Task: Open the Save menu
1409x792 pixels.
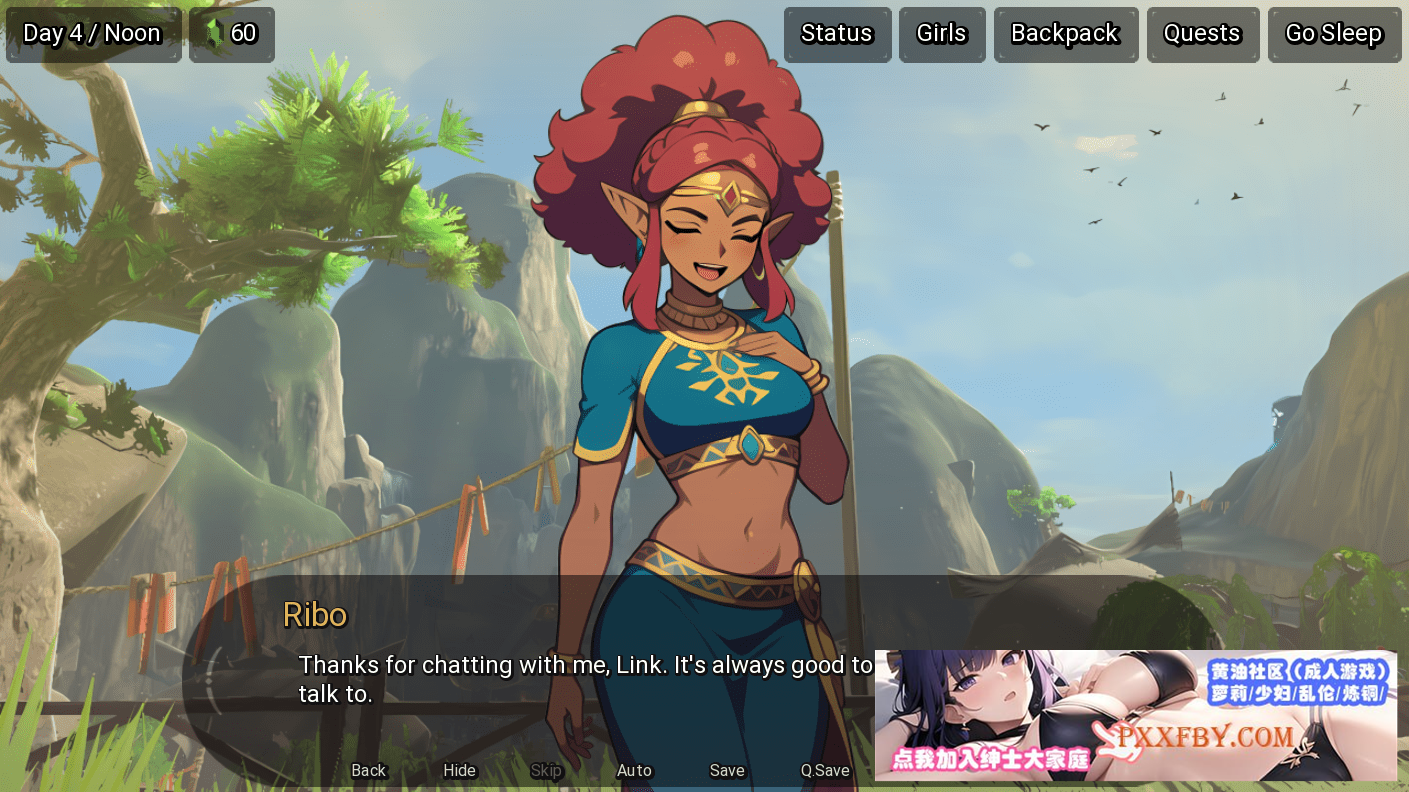Action: (727, 770)
